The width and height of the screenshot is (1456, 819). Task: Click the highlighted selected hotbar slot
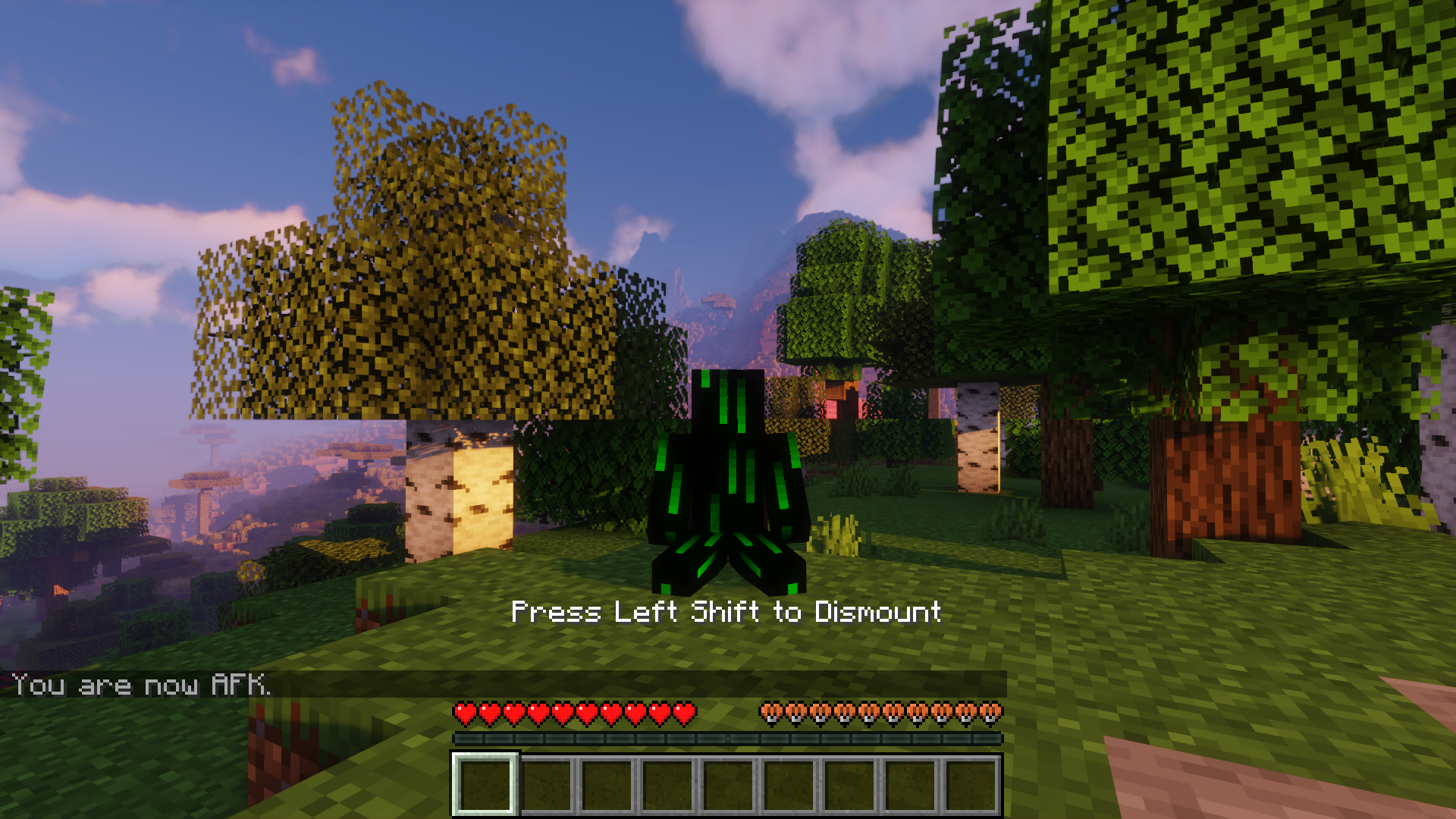(484, 781)
